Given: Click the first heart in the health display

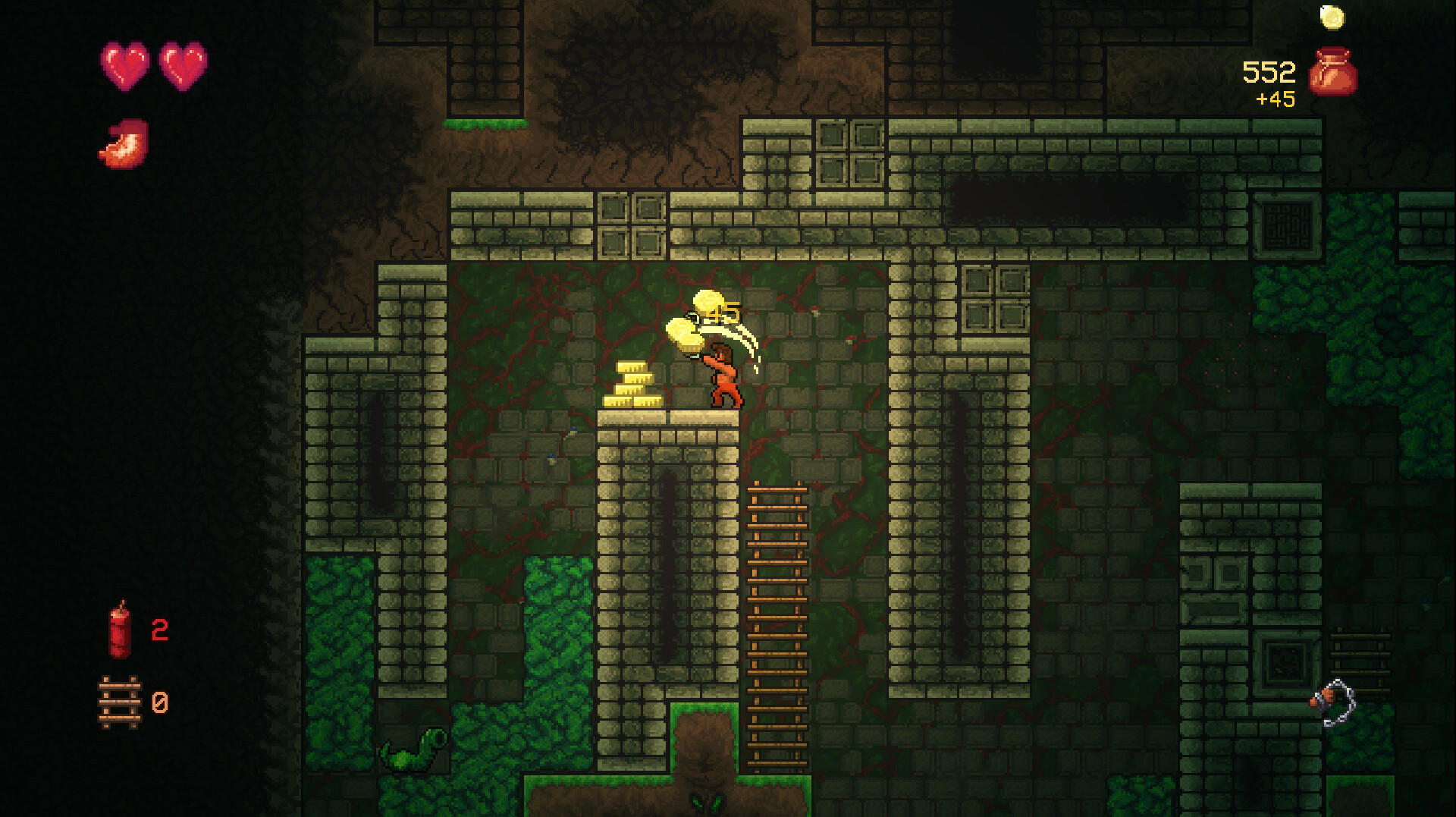Looking at the screenshot, I should tap(125, 67).
